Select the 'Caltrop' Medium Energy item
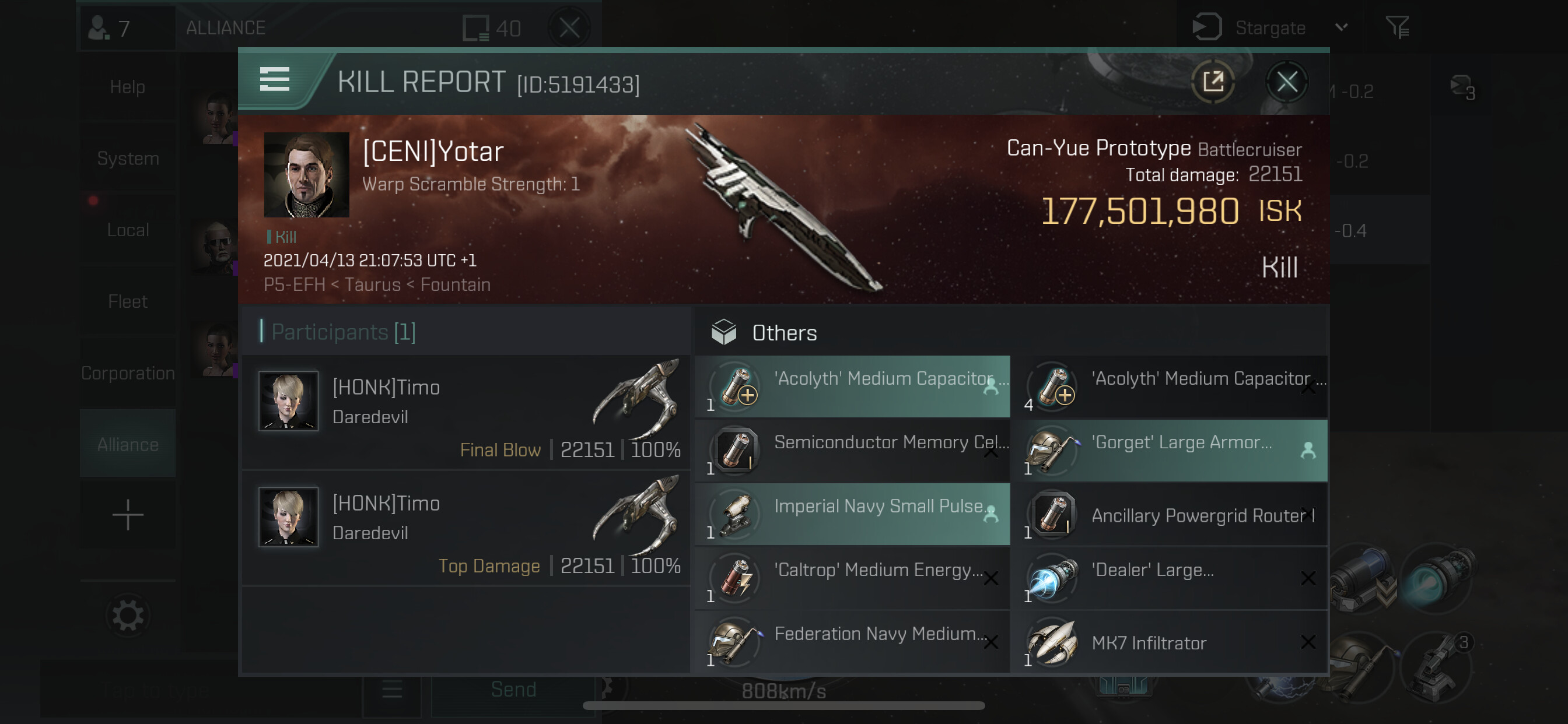Image resolution: width=1568 pixels, height=724 pixels. tap(852, 578)
